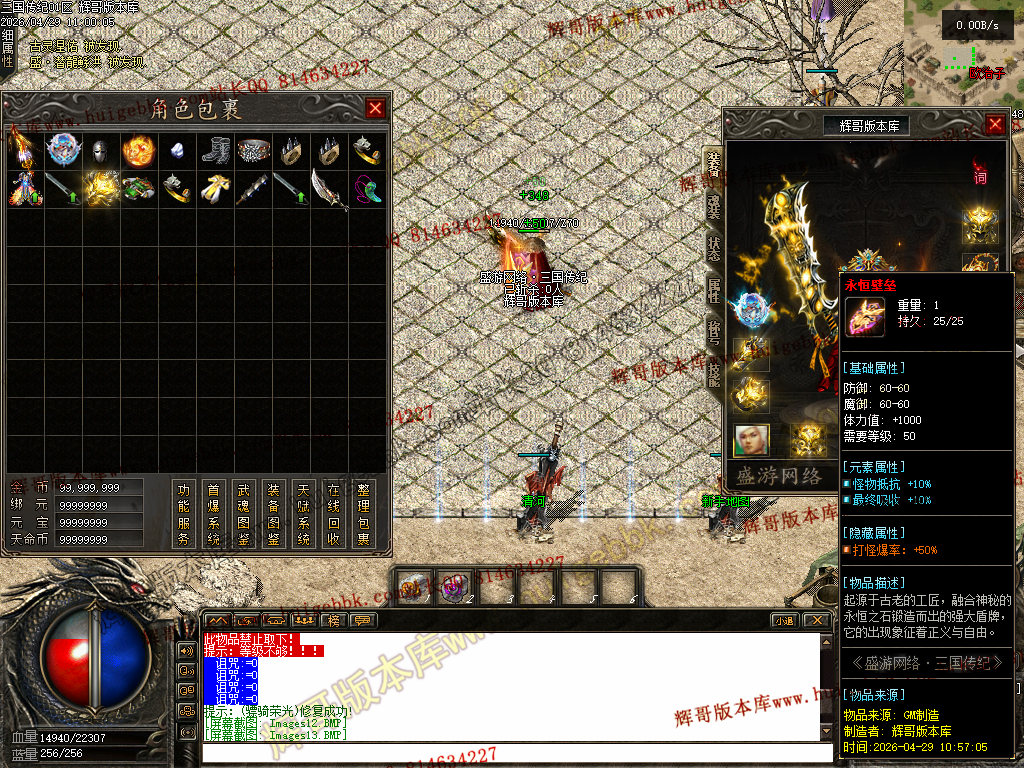Select the white gem item in the bag

[x=176, y=151]
